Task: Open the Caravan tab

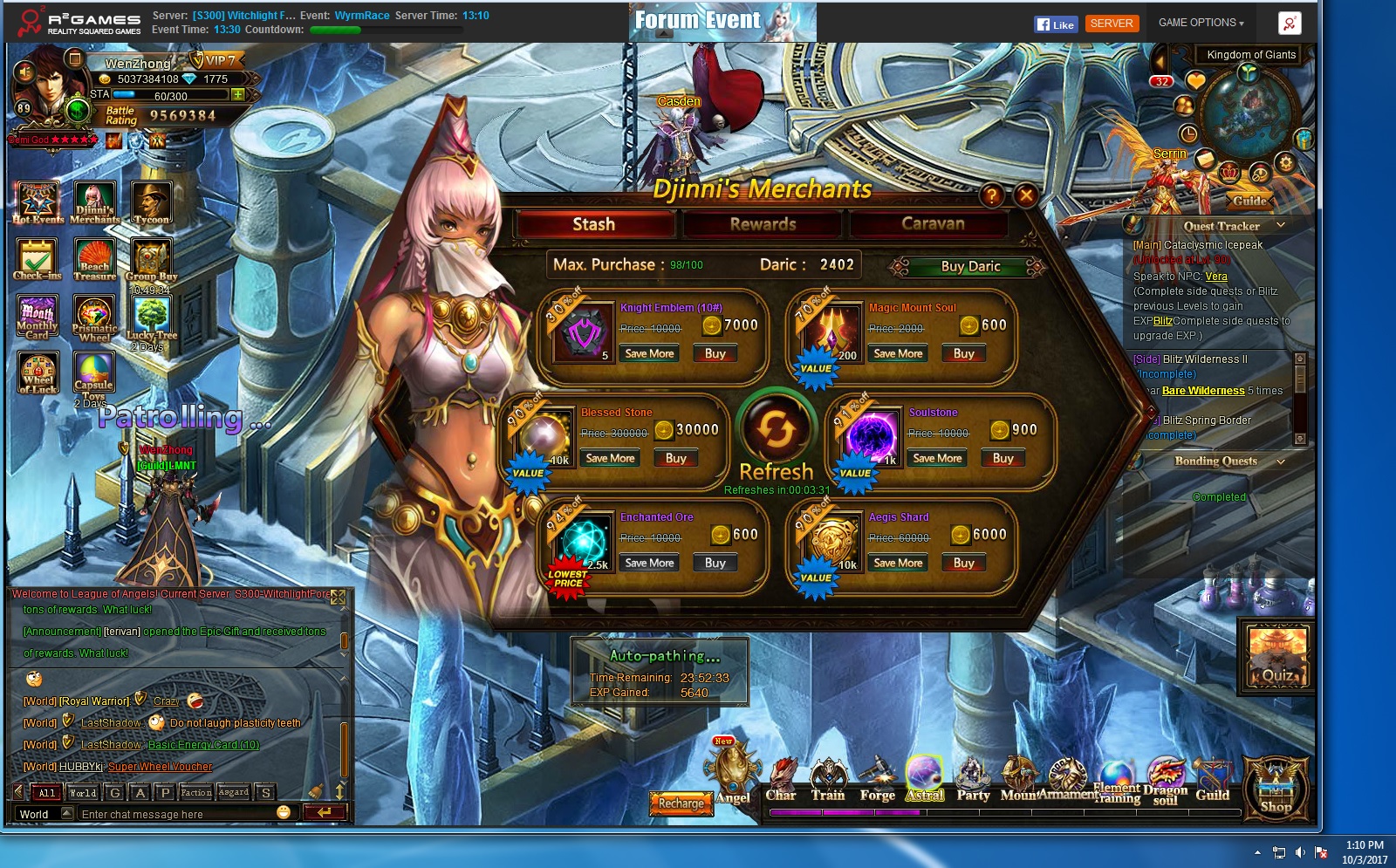Action: (932, 224)
